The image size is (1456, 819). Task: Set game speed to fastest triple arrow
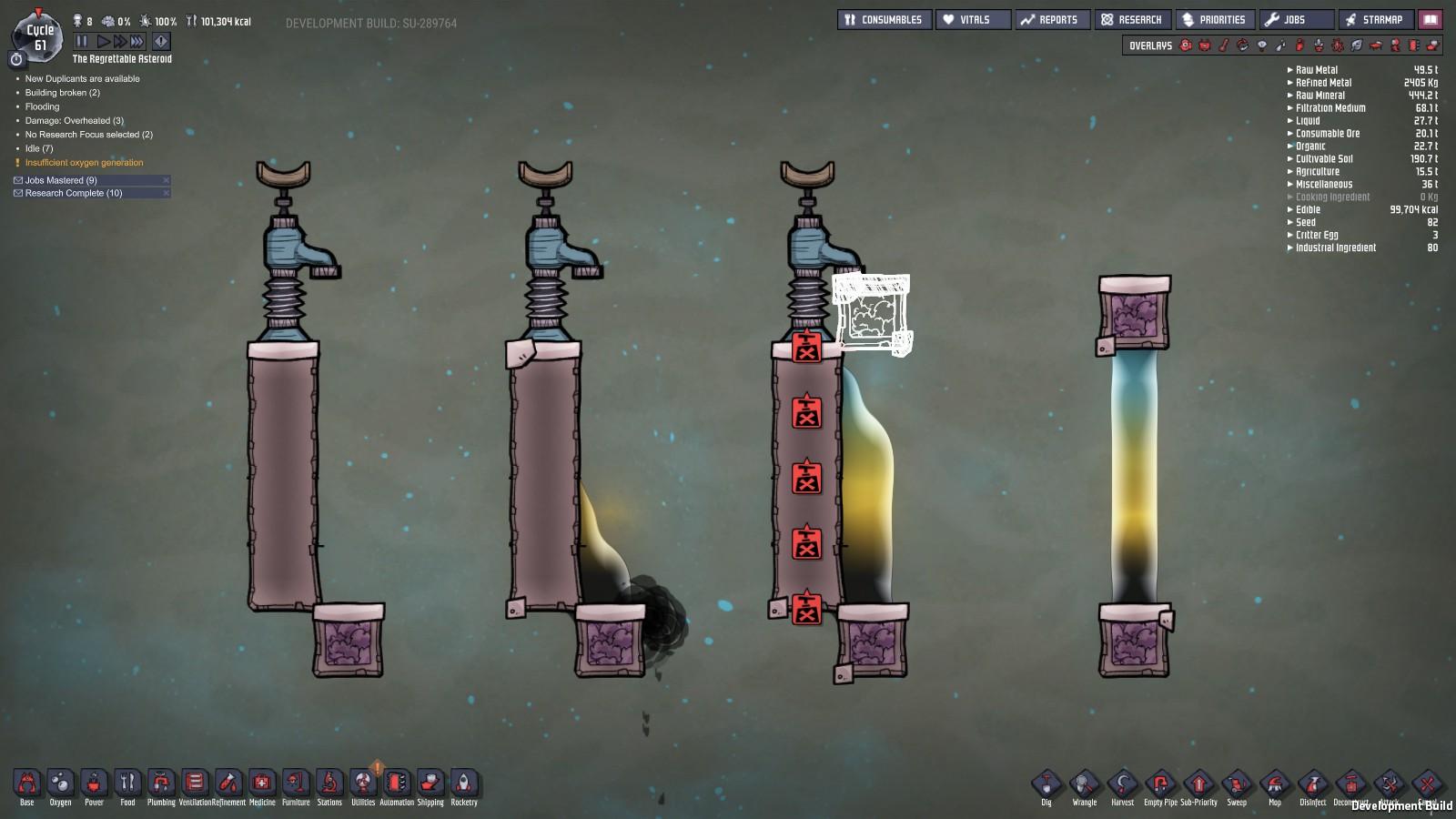point(137,41)
